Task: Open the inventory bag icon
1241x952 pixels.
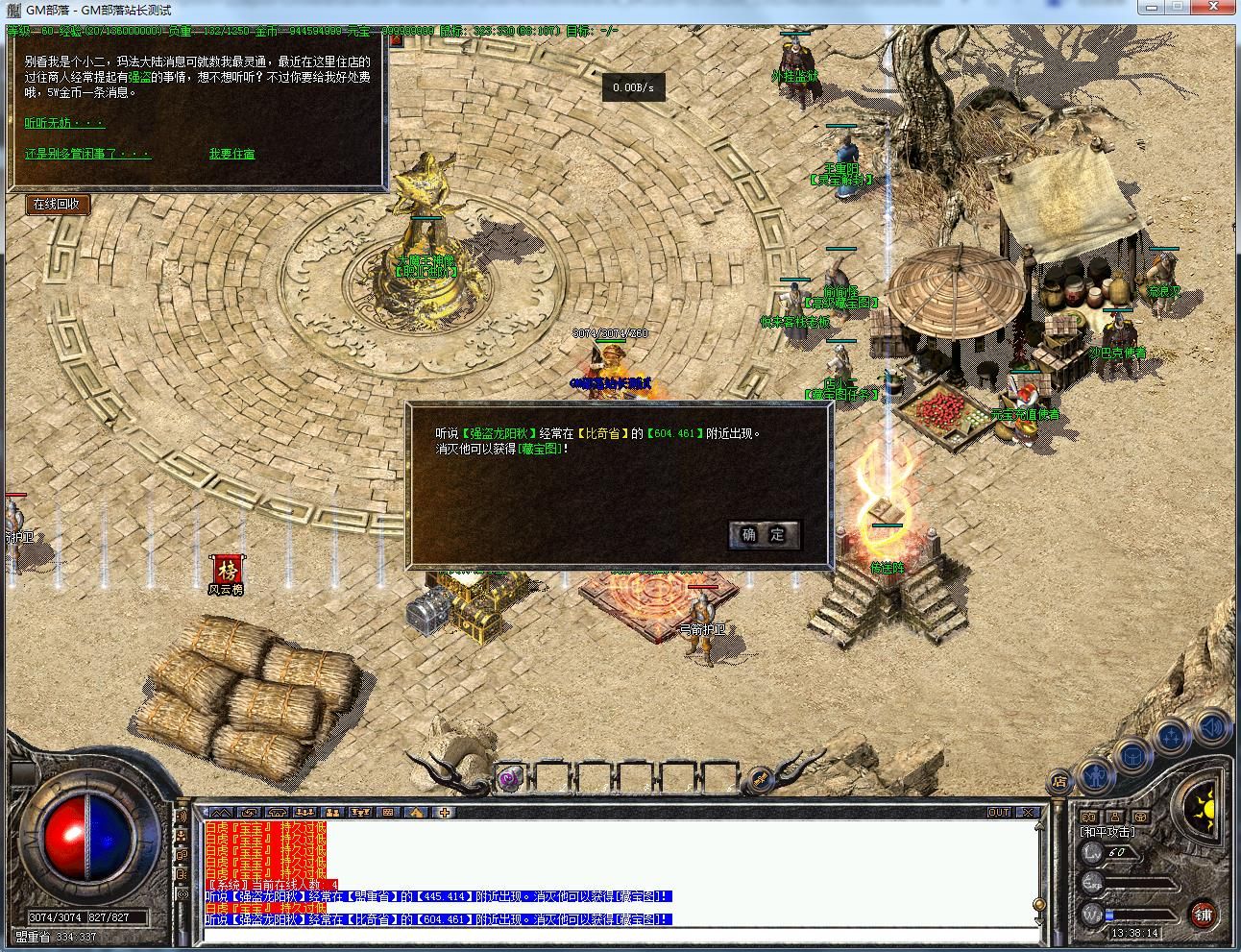Action: click(x=1131, y=757)
